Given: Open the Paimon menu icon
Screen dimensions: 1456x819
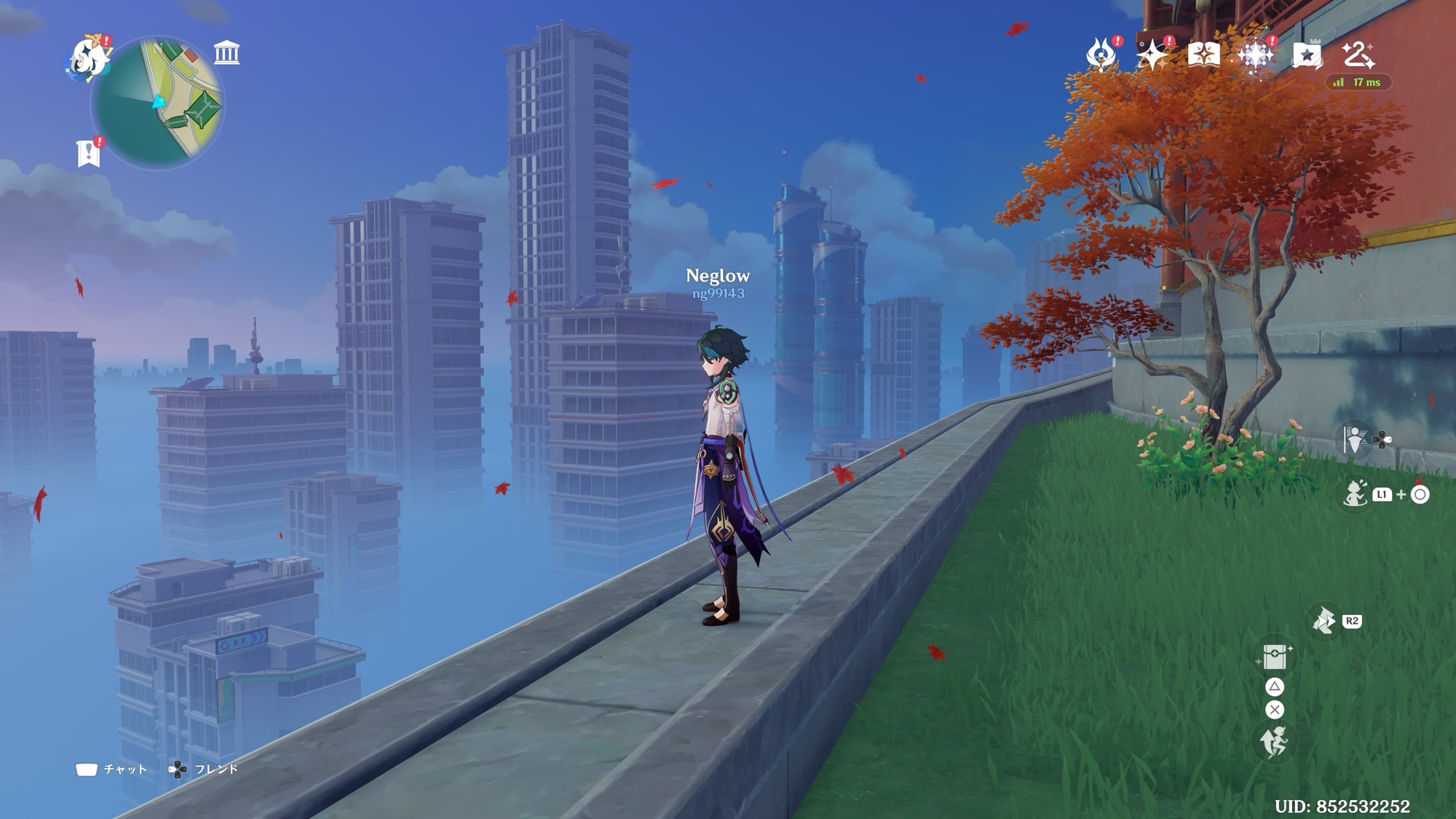Looking at the screenshot, I should point(87,57).
